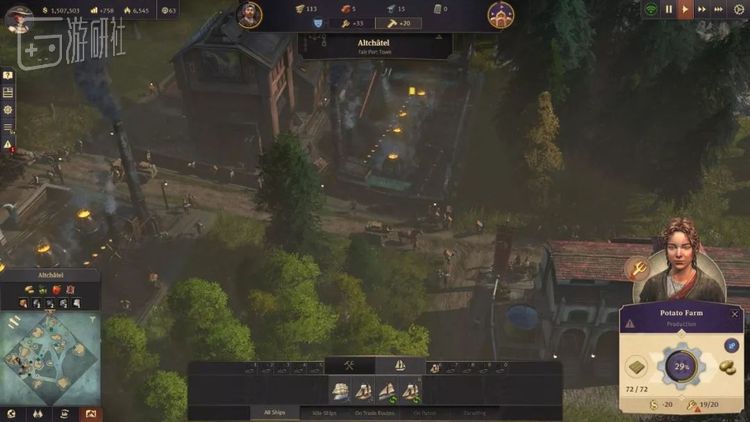Set game speed to normal play

pos(685,9)
